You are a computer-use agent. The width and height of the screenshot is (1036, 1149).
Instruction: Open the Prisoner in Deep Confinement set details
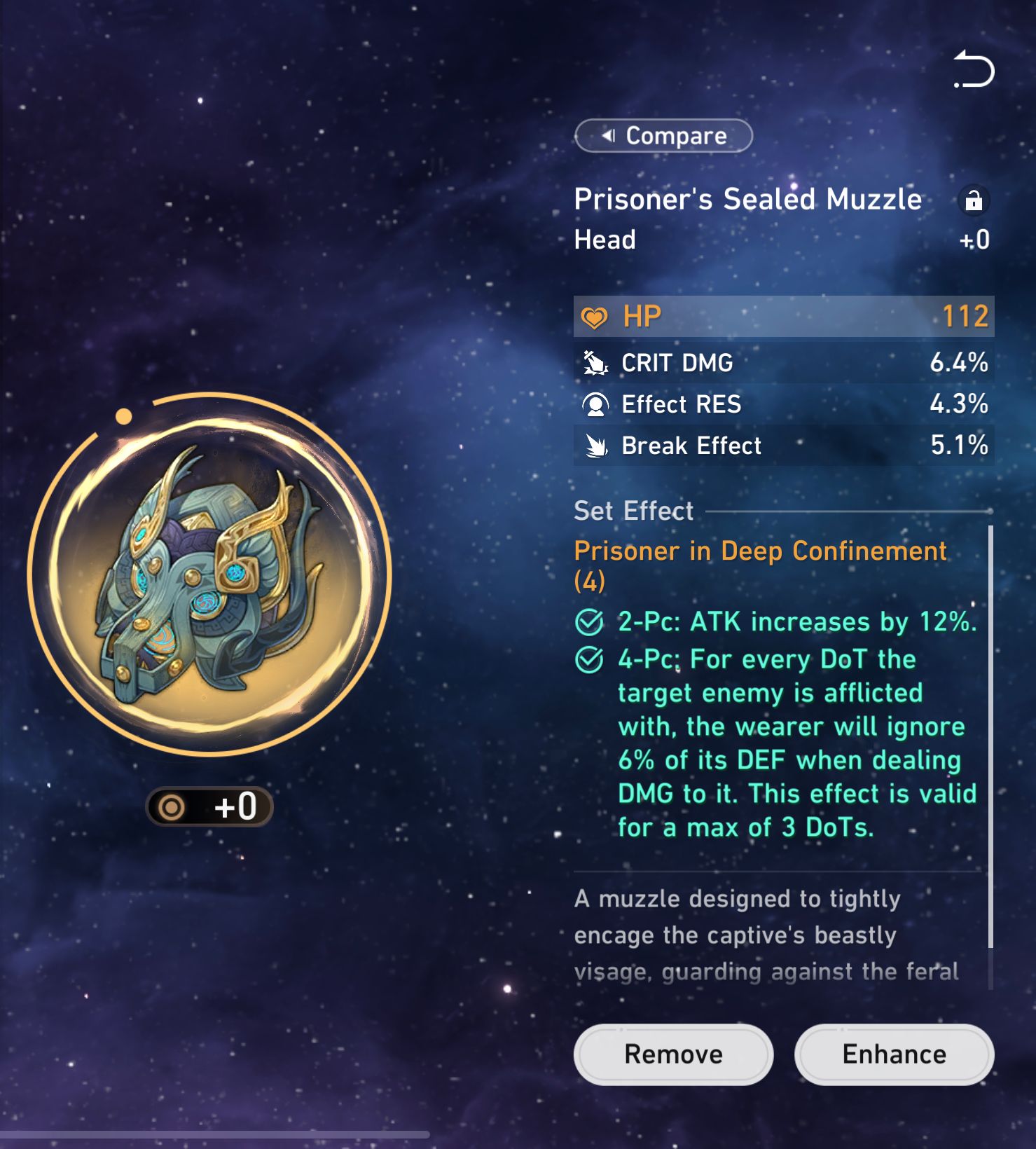pos(759,551)
